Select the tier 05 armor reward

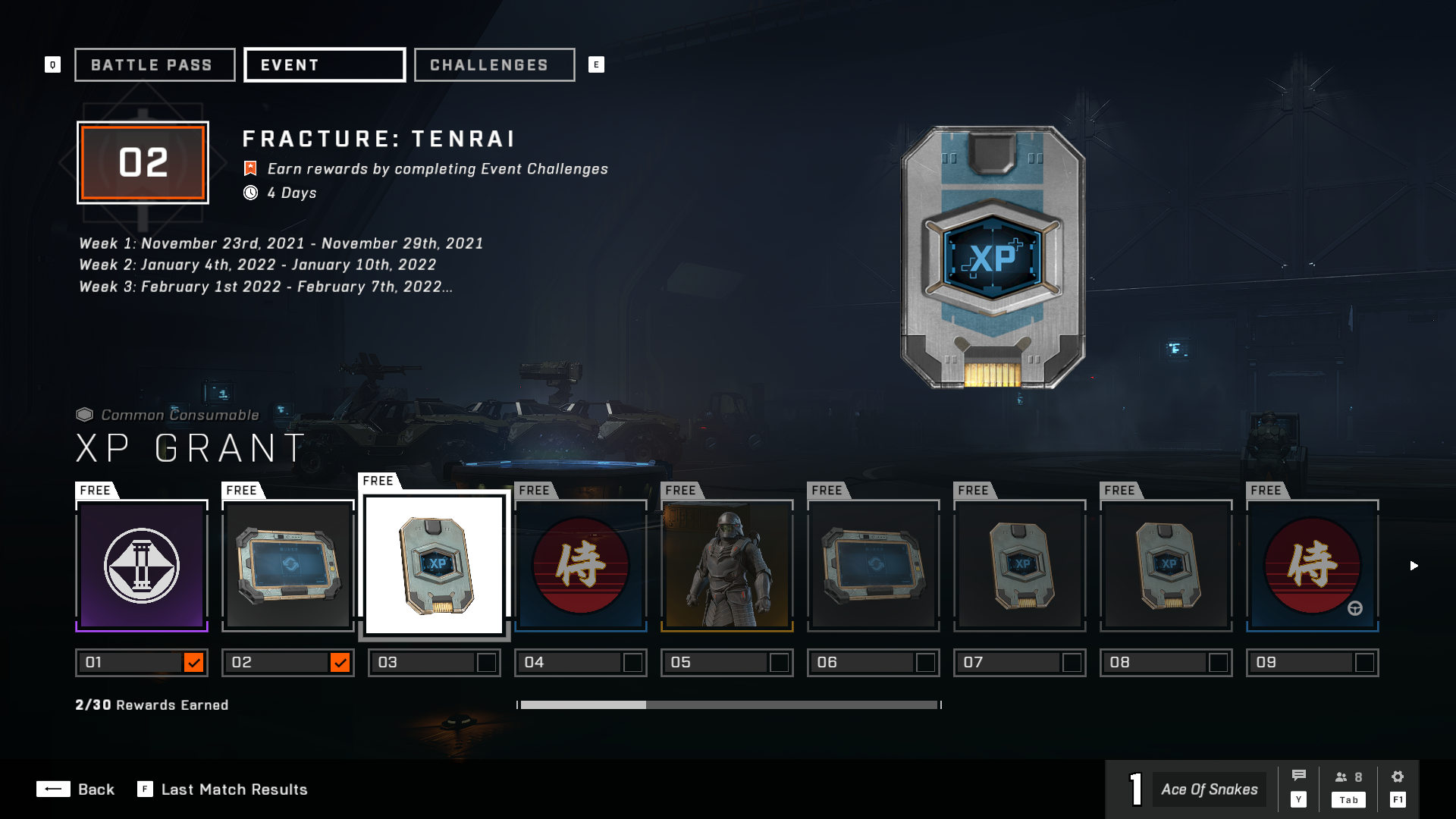click(727, 566)
